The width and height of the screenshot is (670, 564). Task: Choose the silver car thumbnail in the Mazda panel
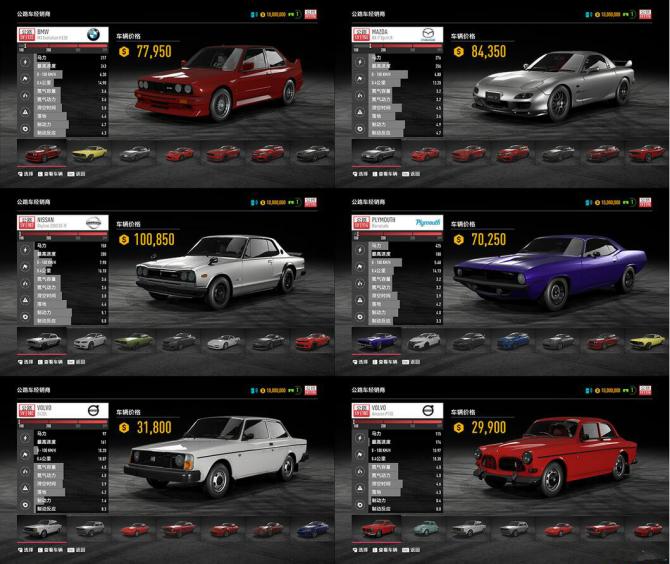click(378, 153)
